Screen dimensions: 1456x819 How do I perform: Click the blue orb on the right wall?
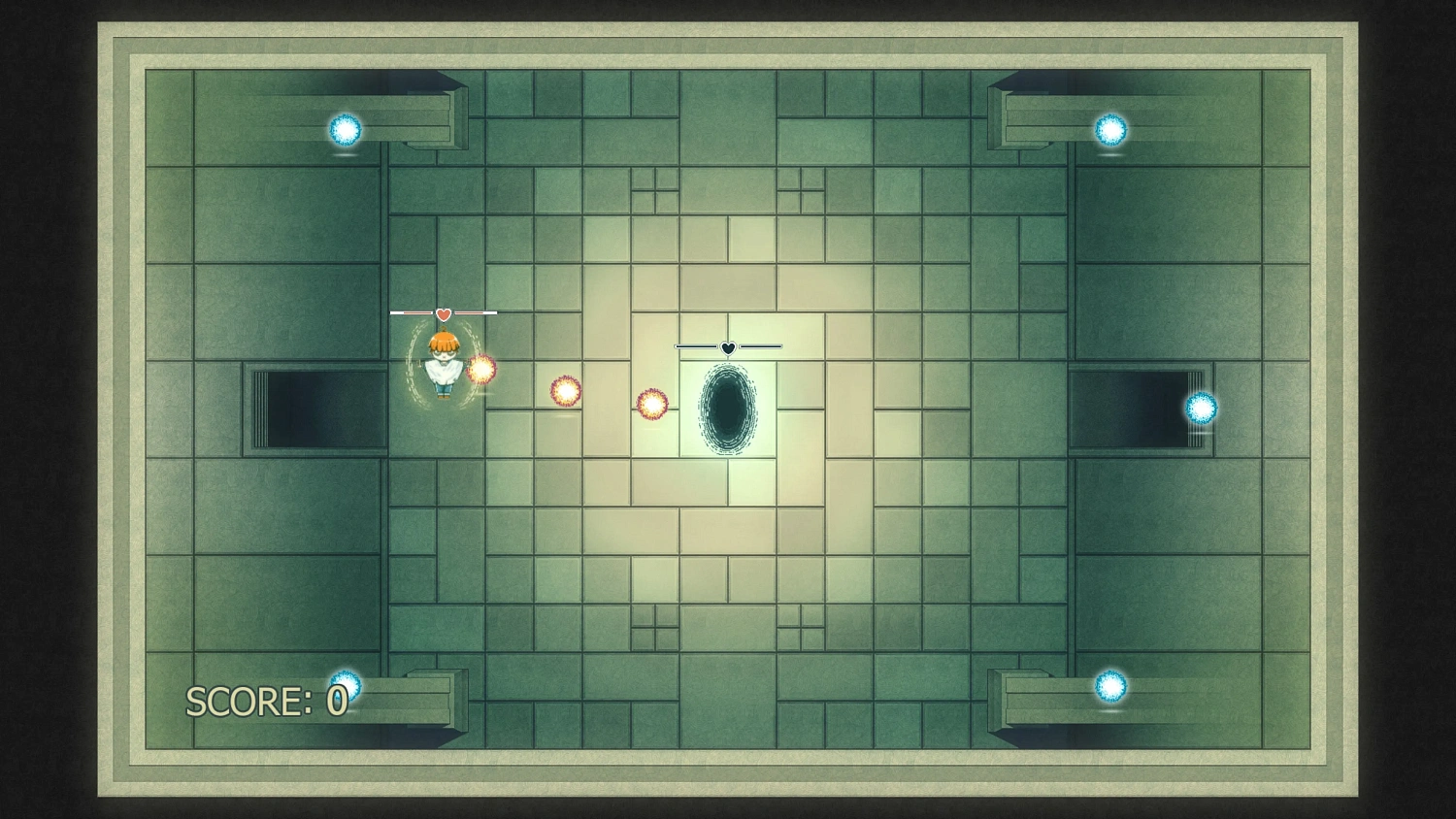[x=1200, y=408]
